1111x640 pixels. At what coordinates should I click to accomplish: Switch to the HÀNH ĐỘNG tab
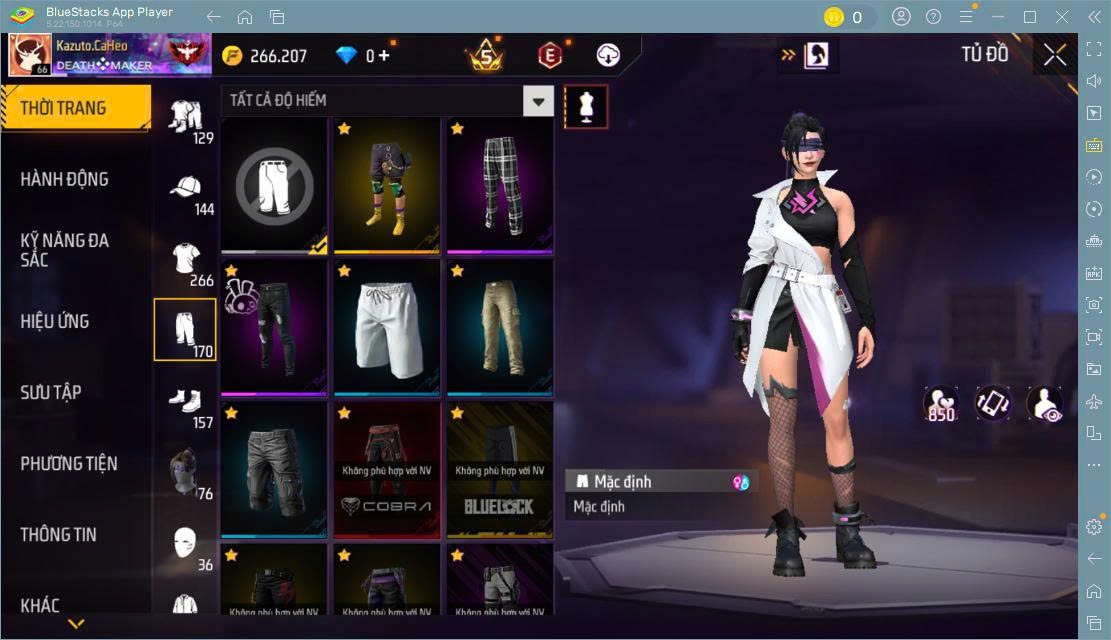(x=65, y=179)
